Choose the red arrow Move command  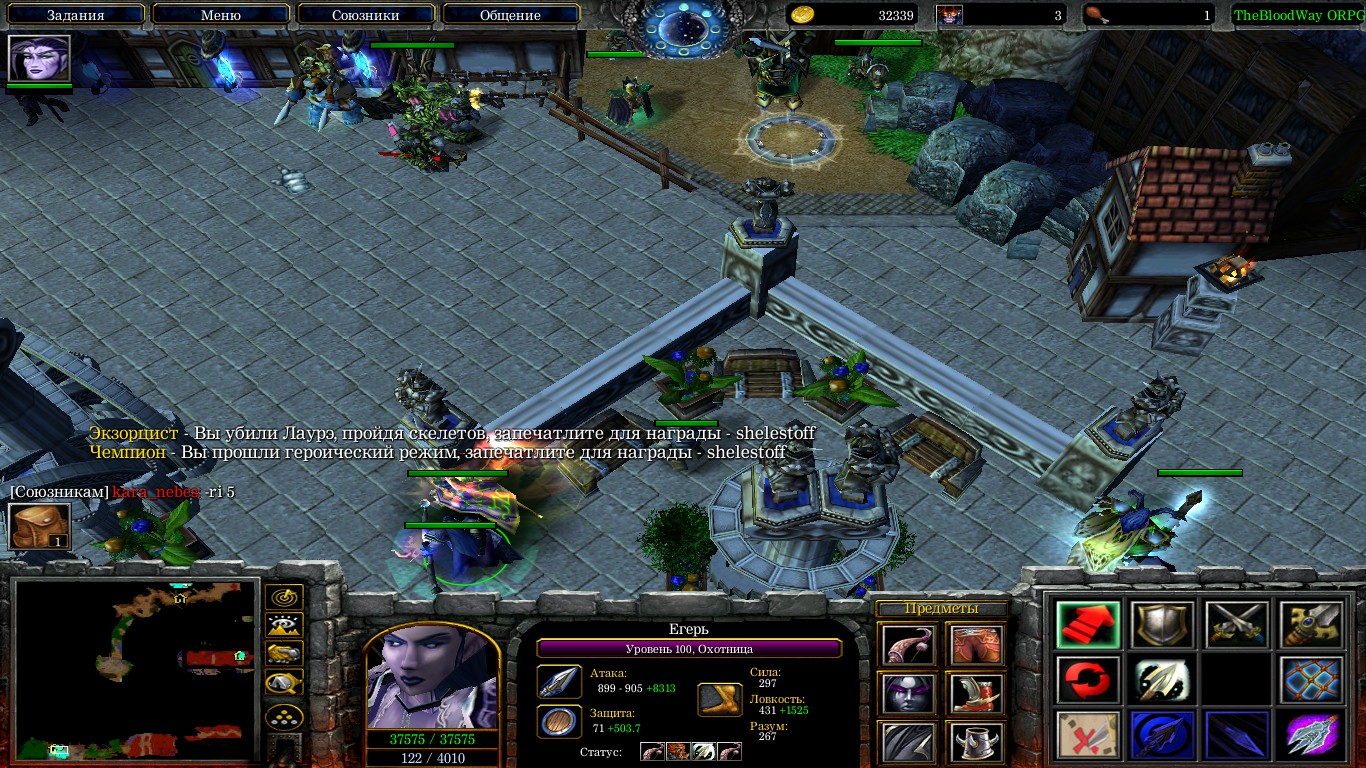tap(1088, 625)
